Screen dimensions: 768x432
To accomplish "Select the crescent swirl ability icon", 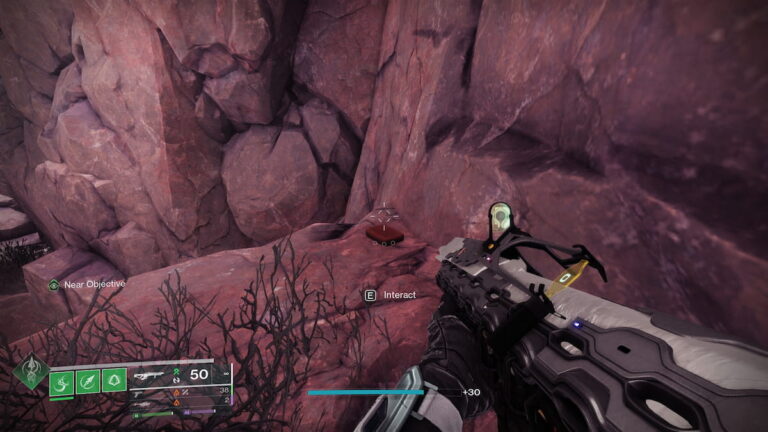I will click(x=61, y=381).
